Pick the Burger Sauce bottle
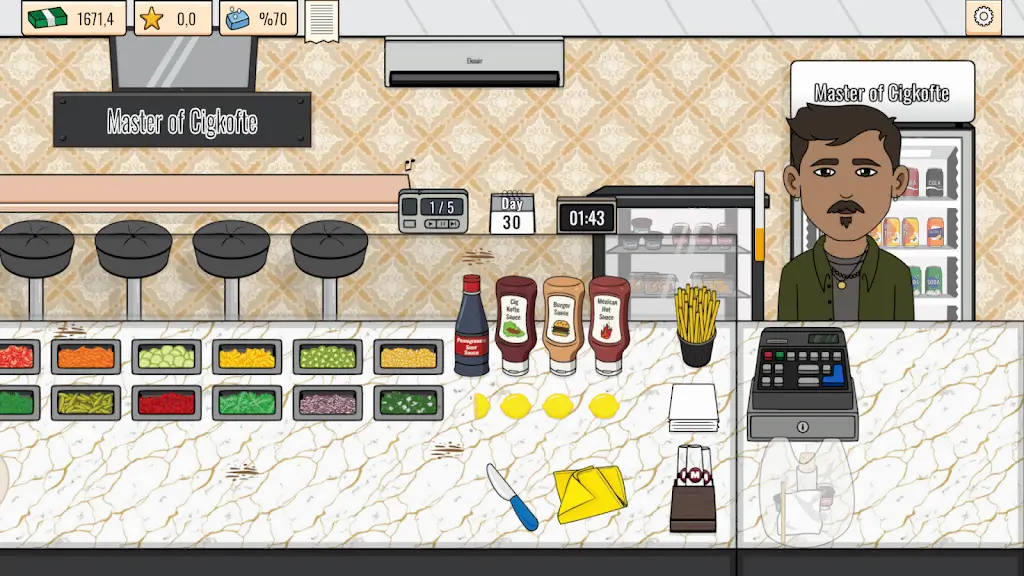This screenshot has height=576, width=1024. [563, 324]
